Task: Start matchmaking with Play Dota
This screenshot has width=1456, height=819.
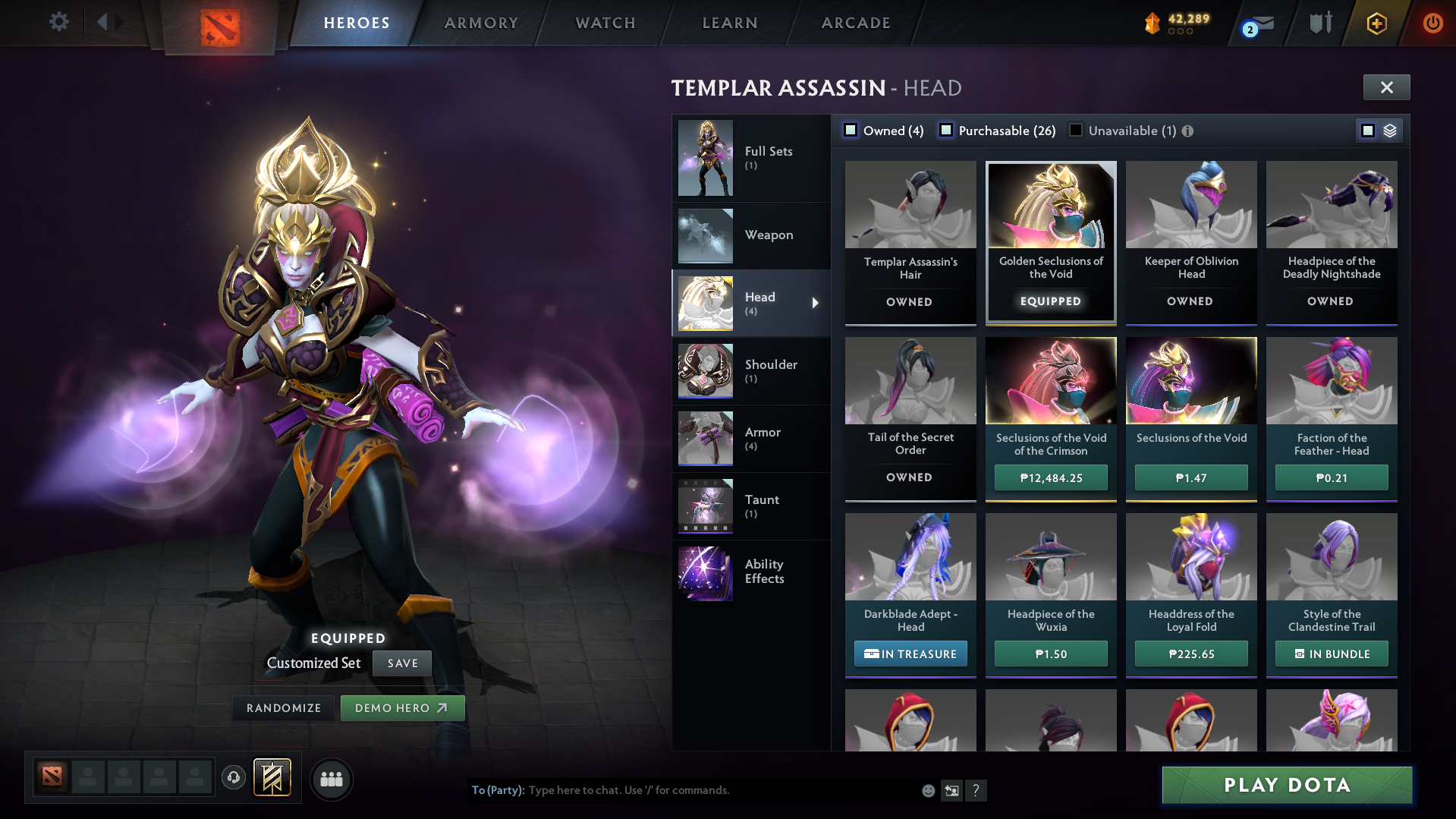Action: point(1287,785)
